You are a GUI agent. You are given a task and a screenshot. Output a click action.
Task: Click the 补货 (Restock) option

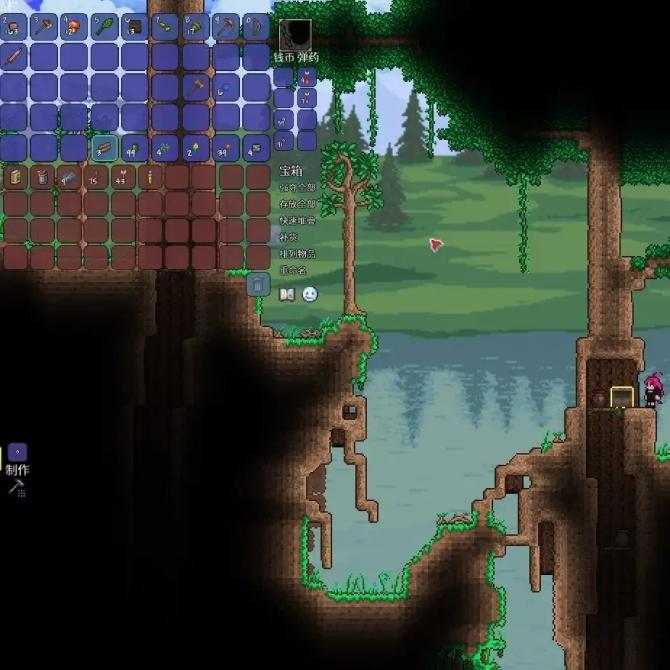[289, 238]
